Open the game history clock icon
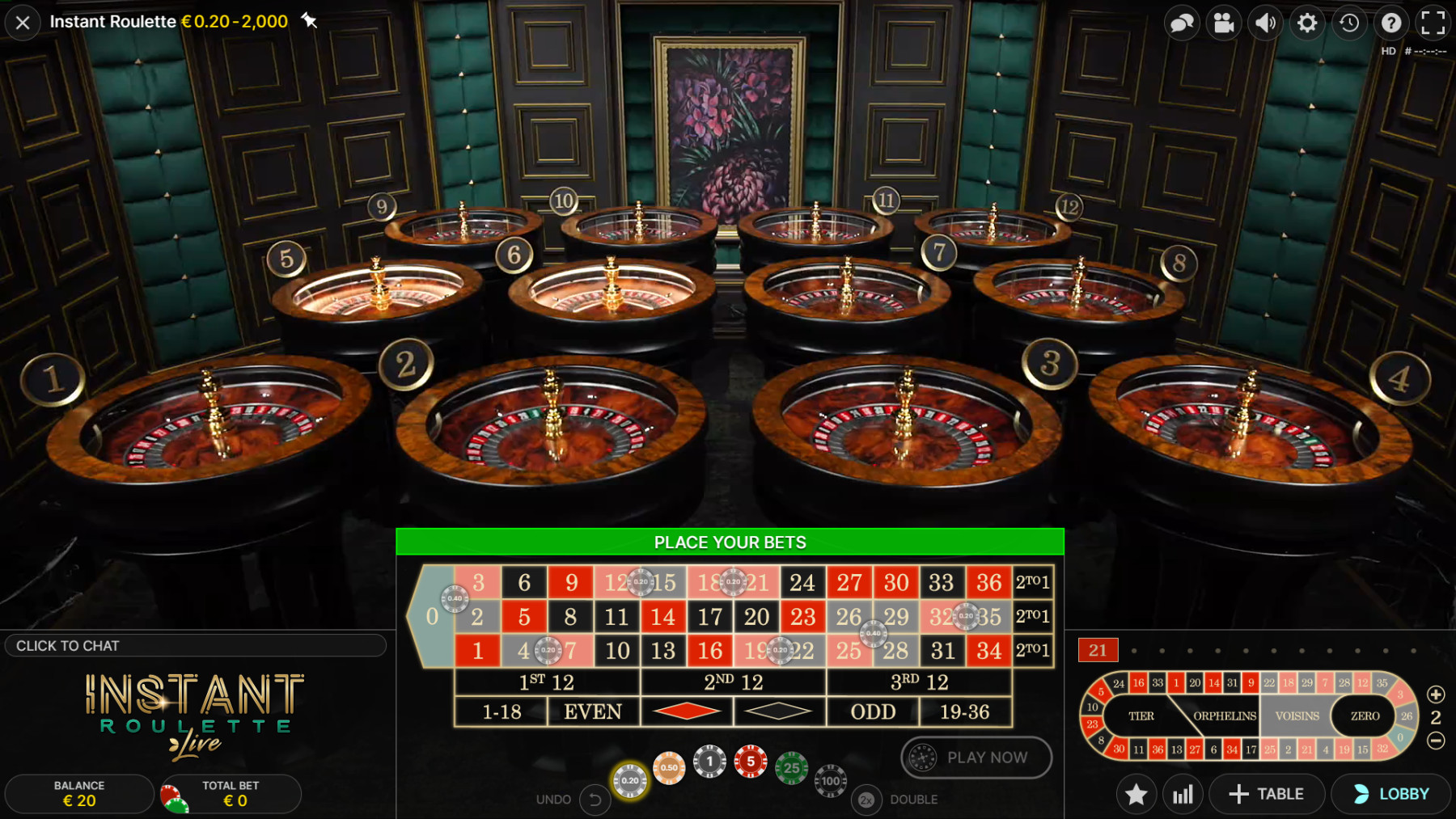Image resolution: width=1456 pixels, height=819 pixels. [1349, 23]
